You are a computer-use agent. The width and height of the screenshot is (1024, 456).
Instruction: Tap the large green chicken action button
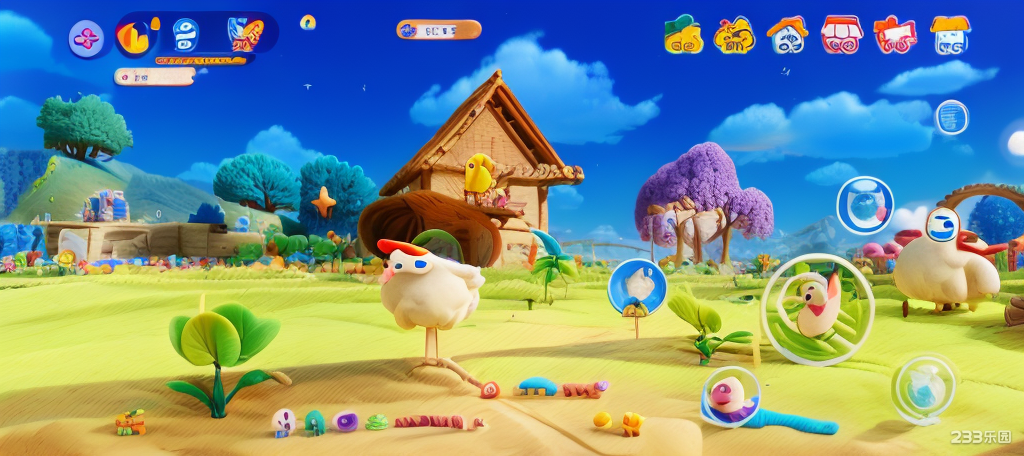tap(817, 309)
